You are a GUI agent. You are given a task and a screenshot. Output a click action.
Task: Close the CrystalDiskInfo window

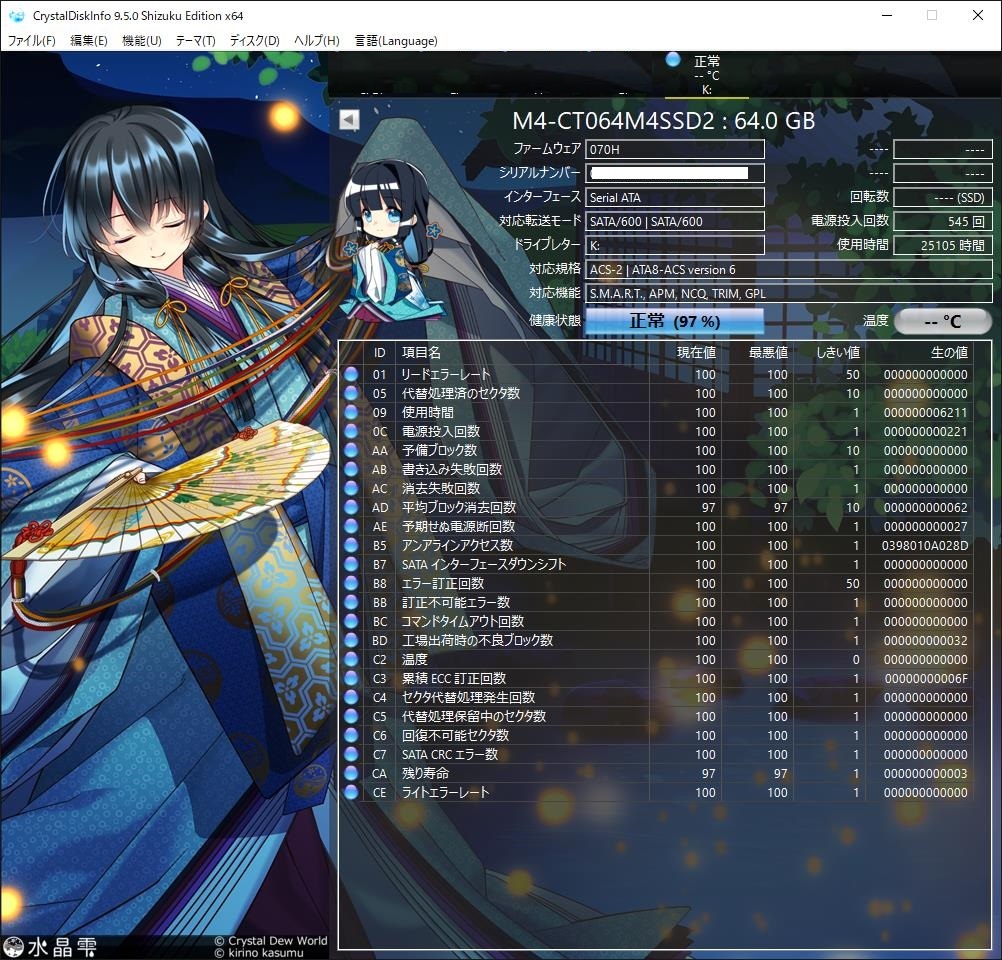[x=977, y=15]
